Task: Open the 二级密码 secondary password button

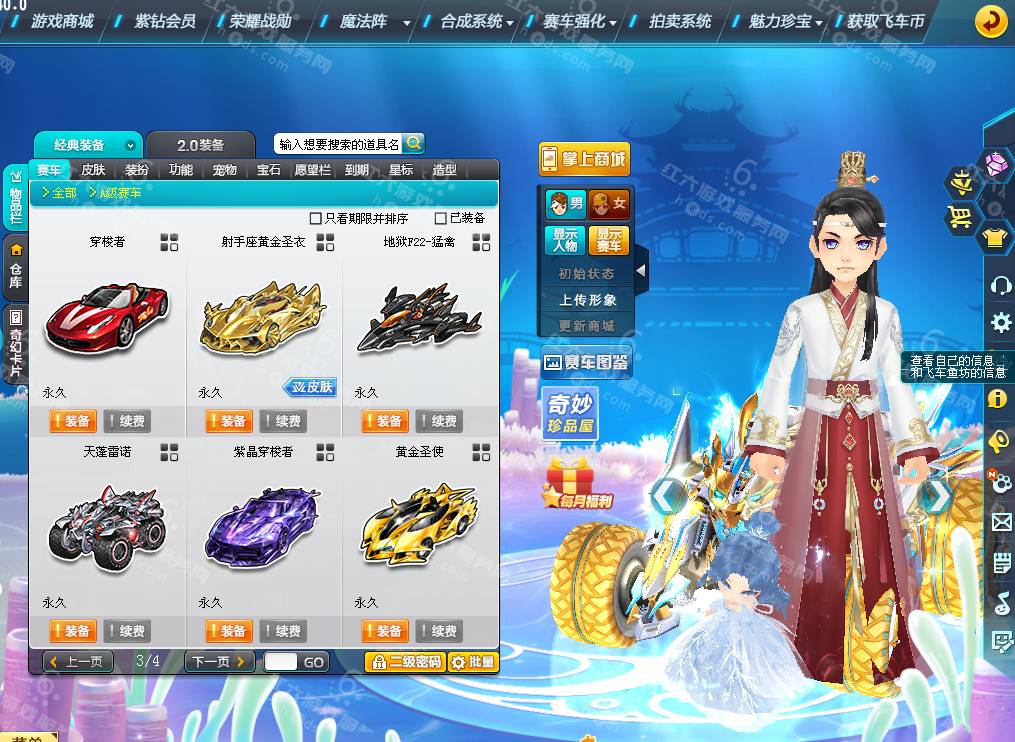Action: 405,662
